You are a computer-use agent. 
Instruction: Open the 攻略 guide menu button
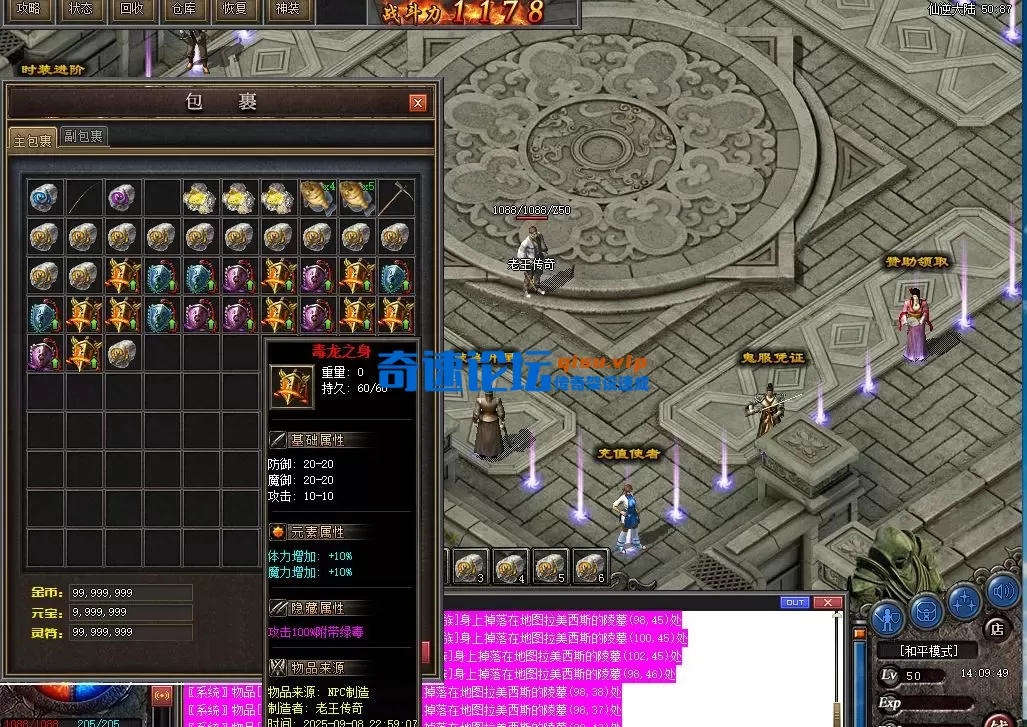(x=28, y=9)
